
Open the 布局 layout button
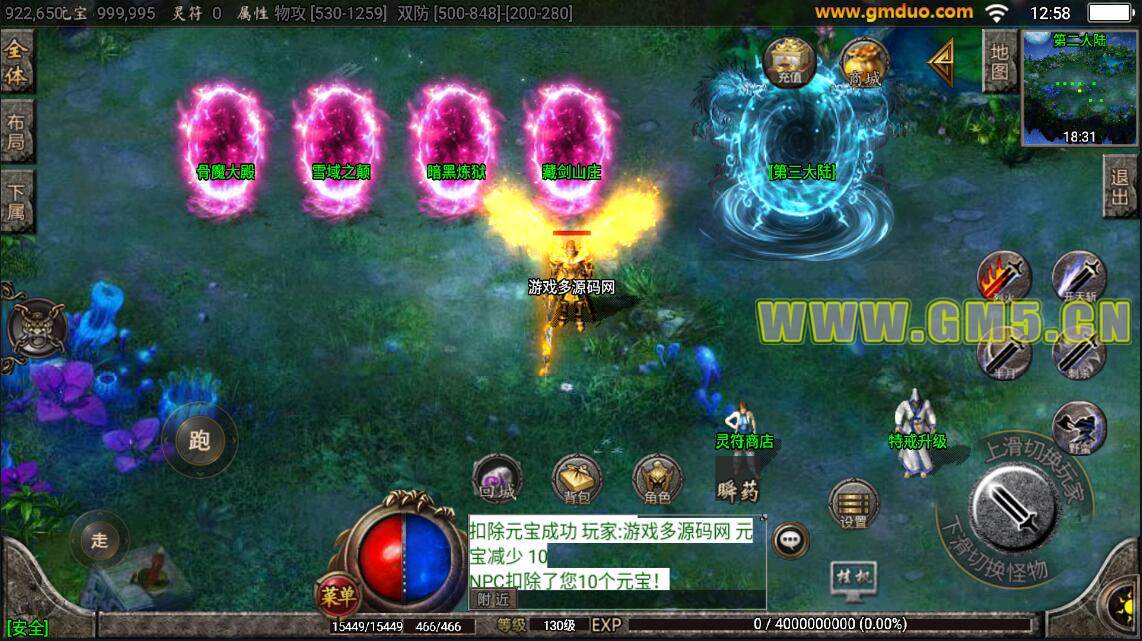pos(17,131)
